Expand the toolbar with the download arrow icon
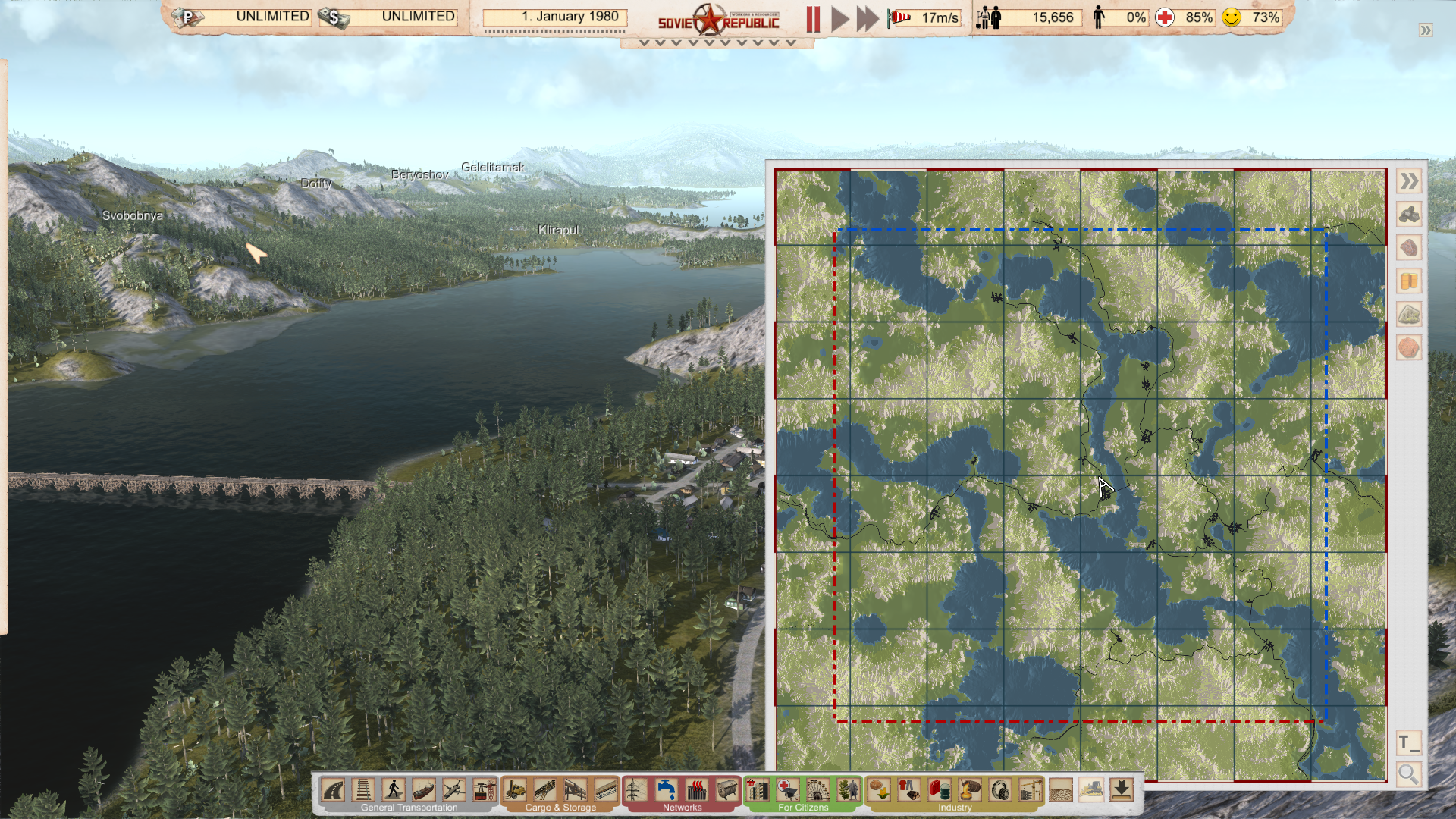The image size is (1456, 819). (x=1122, y=791)
